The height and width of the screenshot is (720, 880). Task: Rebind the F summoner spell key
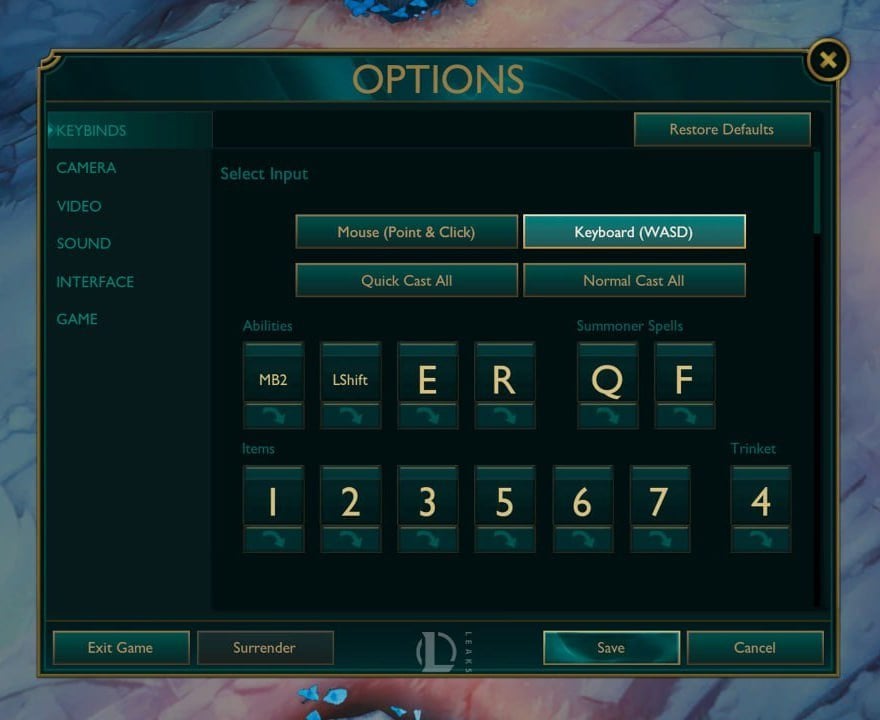pyautogui.click(x=684, y=380)
